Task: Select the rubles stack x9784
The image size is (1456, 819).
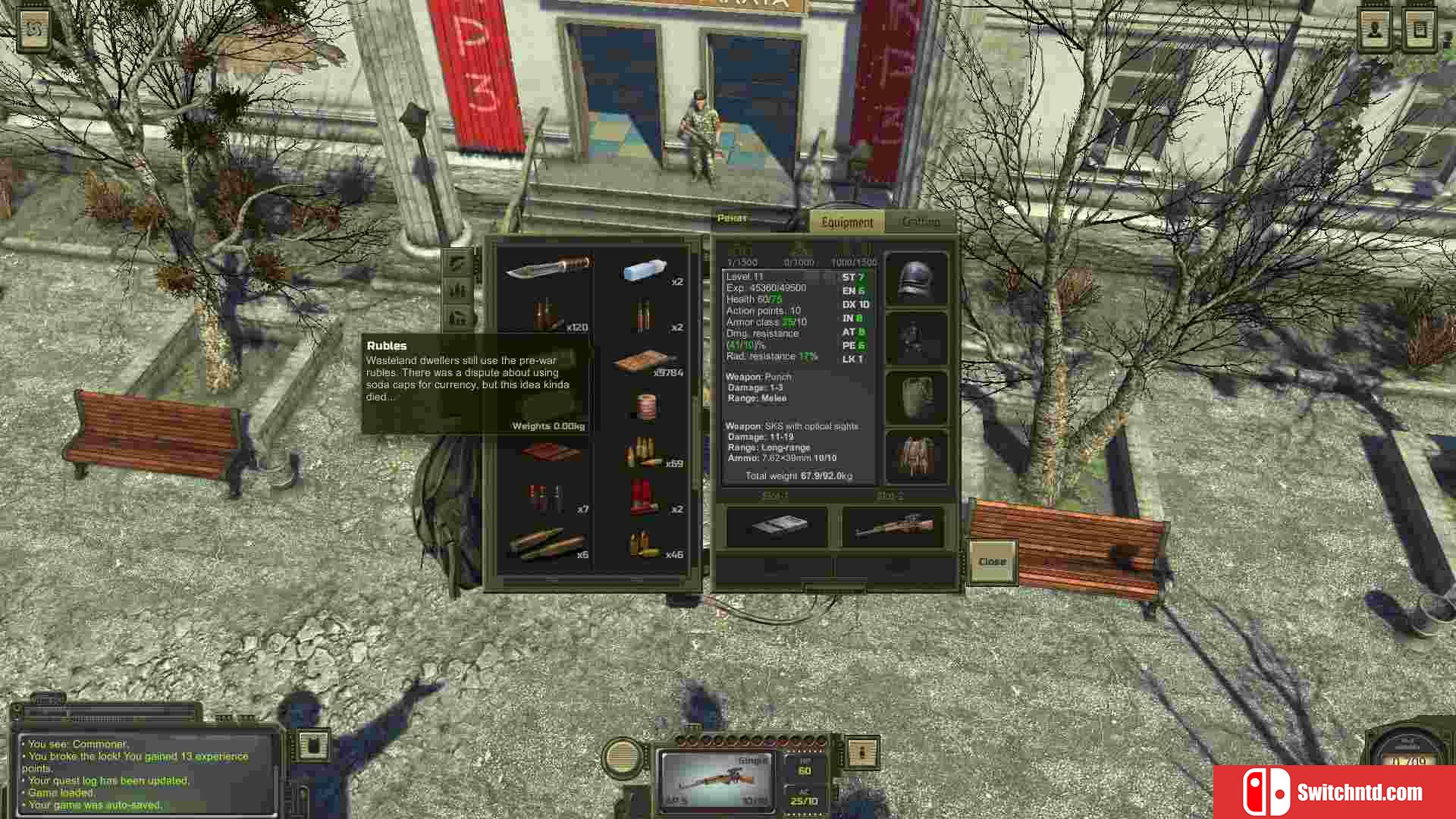Action: tap(645, 363)
